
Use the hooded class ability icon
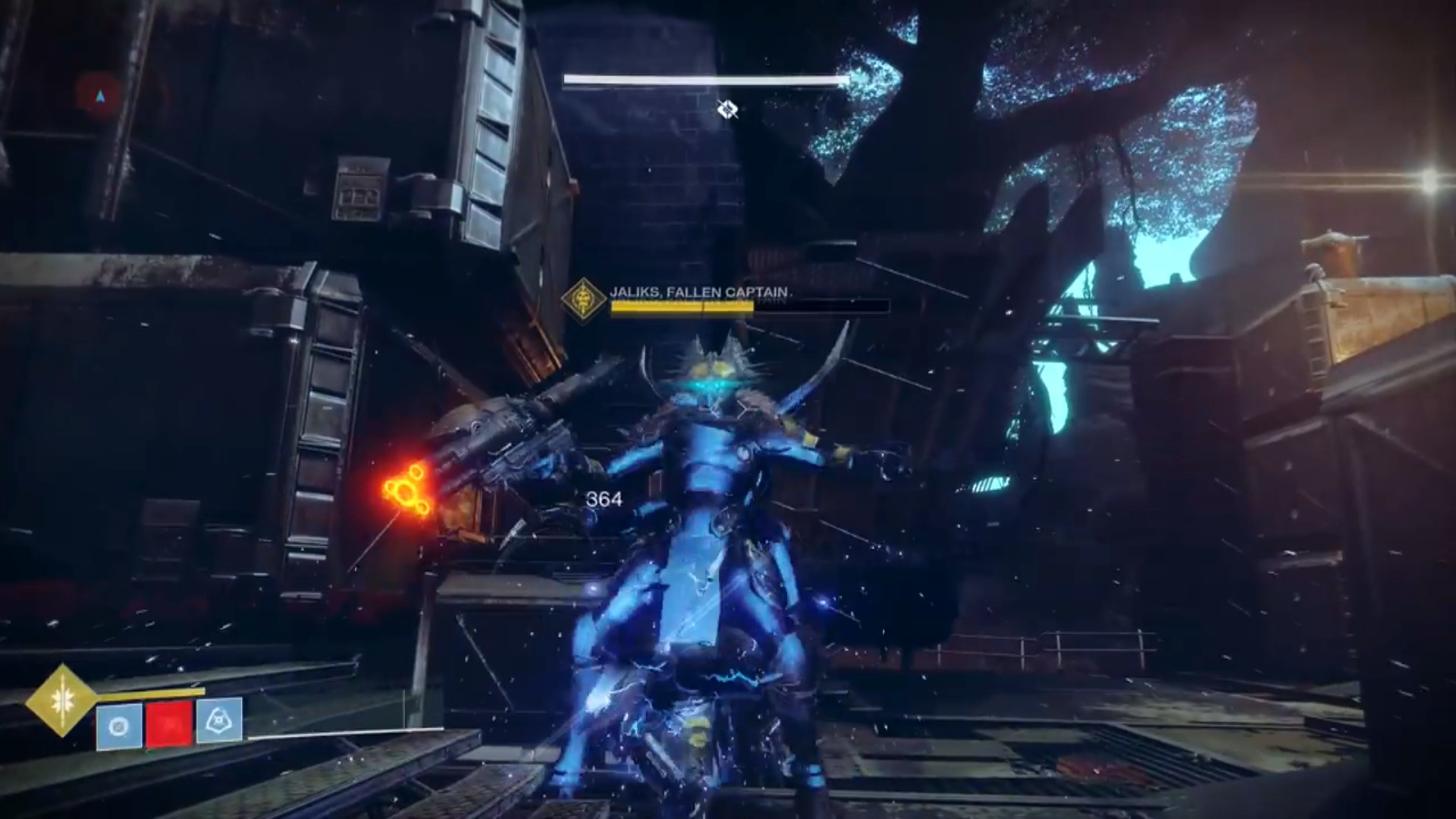(219, 720)
